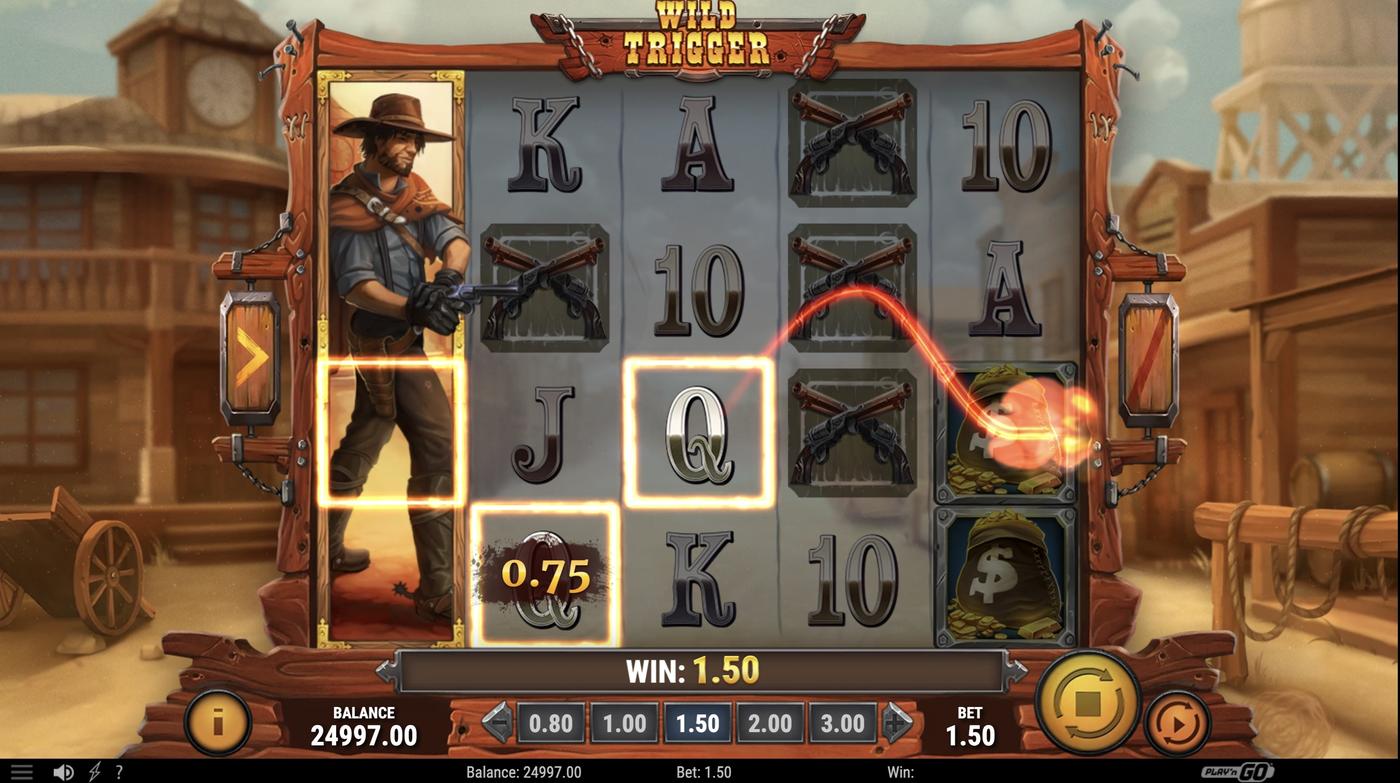Click the left arrow on the WIN banner

click(x=385, y=668)
